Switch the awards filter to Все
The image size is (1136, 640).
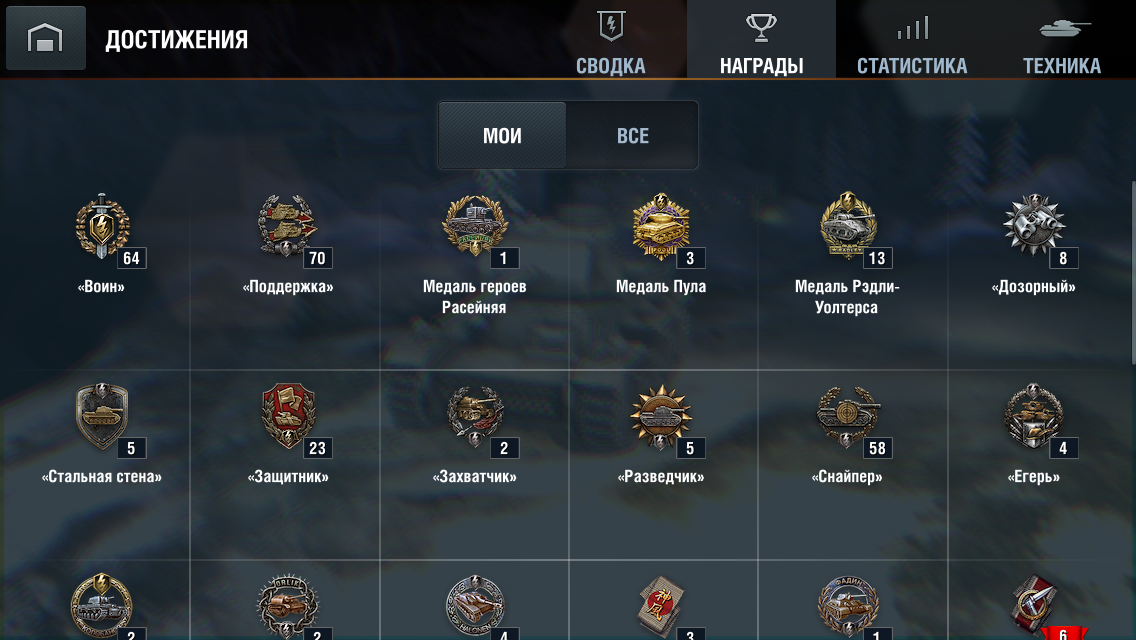click(632, 136)
